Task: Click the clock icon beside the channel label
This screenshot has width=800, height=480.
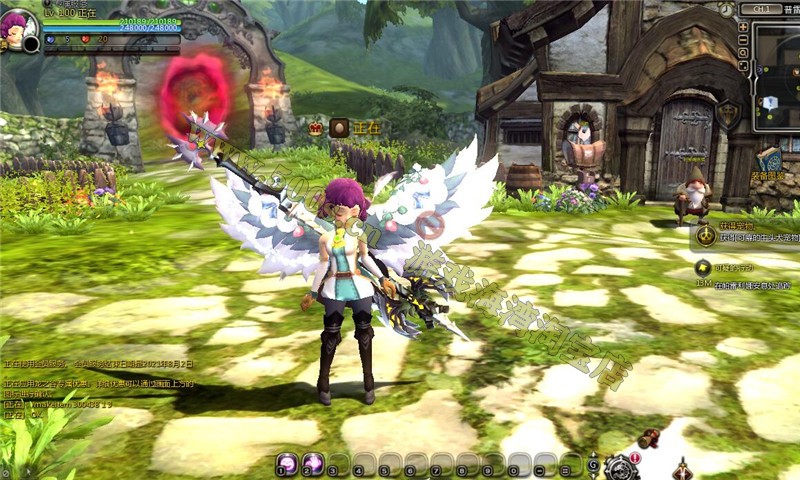Action: click(726, 8)
